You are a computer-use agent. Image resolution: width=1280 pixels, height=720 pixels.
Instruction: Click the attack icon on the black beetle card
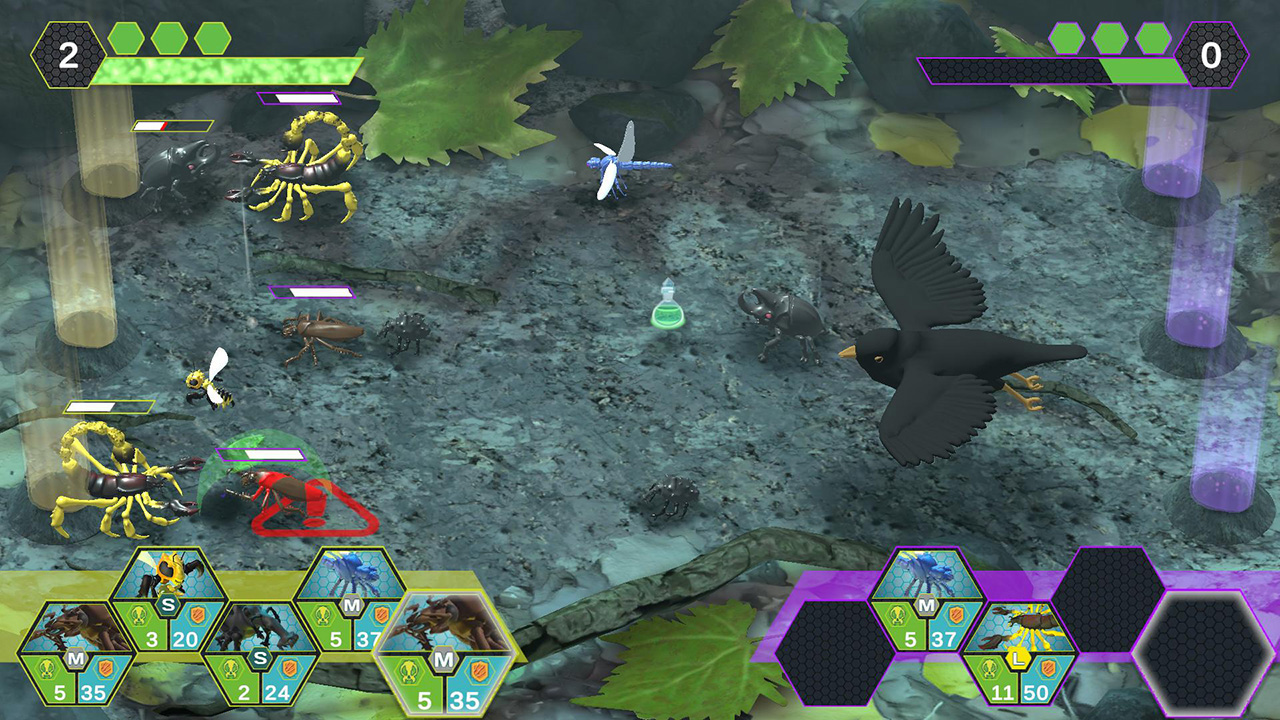click(x=232, y=669)
